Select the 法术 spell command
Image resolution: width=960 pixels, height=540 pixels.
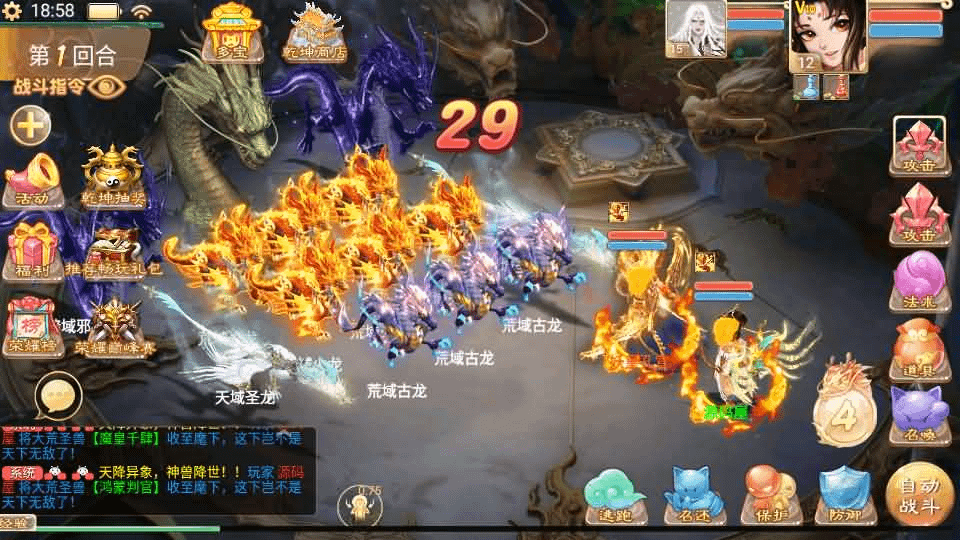tap(920, 282)
